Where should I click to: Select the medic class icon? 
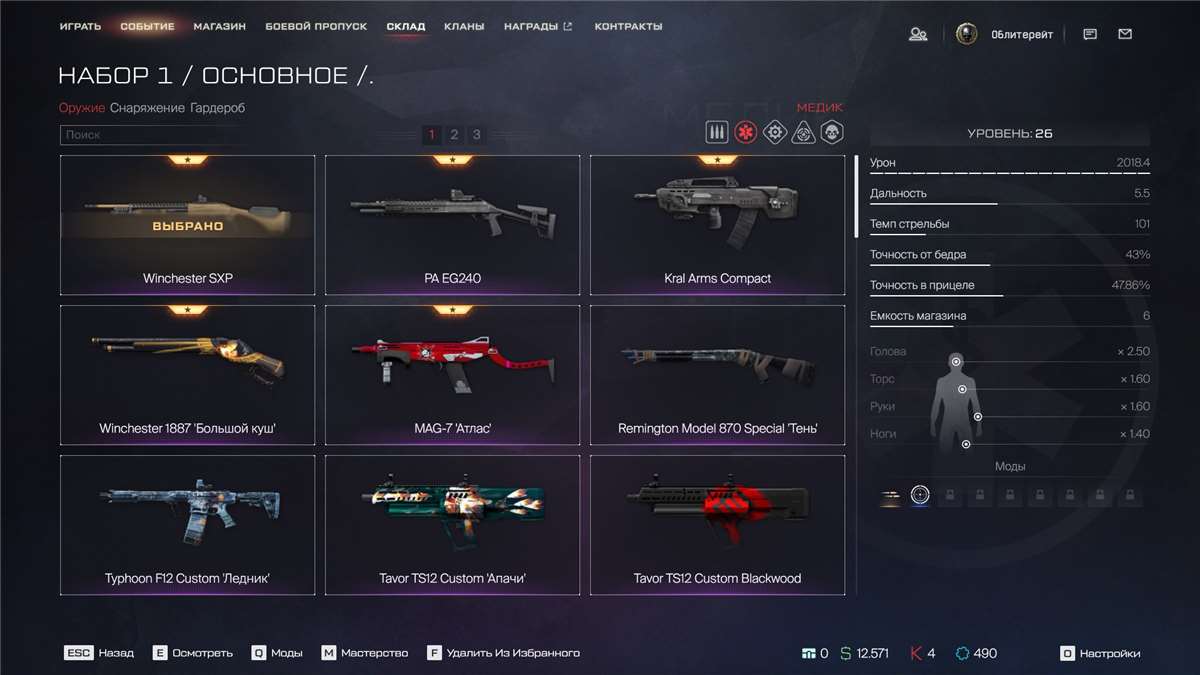[x=745, y=133]
